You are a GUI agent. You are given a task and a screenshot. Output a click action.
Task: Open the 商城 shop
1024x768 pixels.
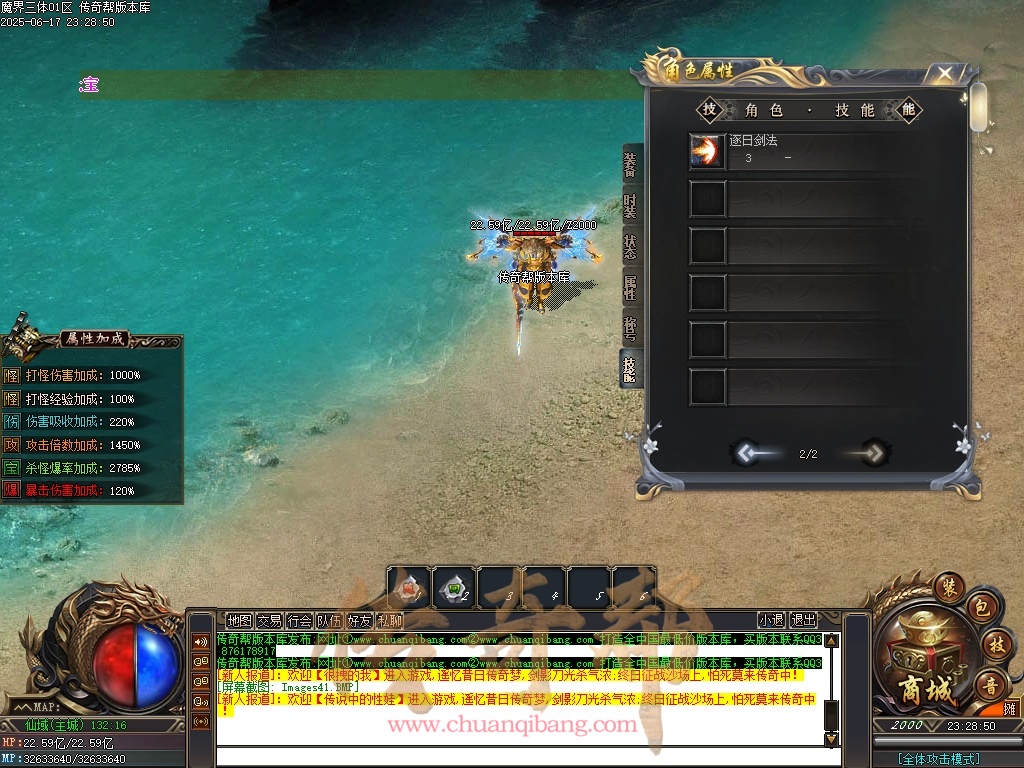pos(917,661)
